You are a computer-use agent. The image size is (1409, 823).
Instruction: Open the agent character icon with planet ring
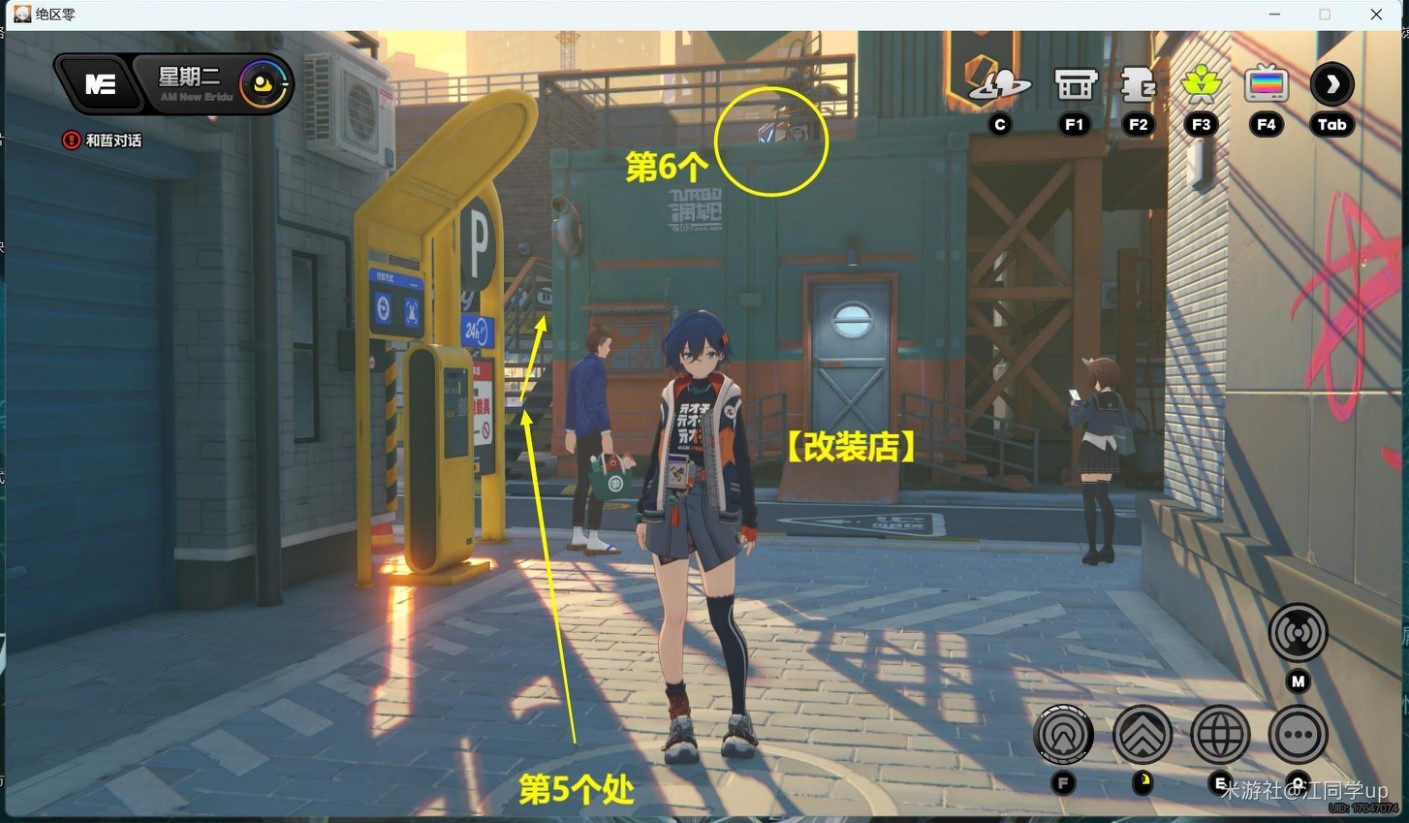click(999, 85)
